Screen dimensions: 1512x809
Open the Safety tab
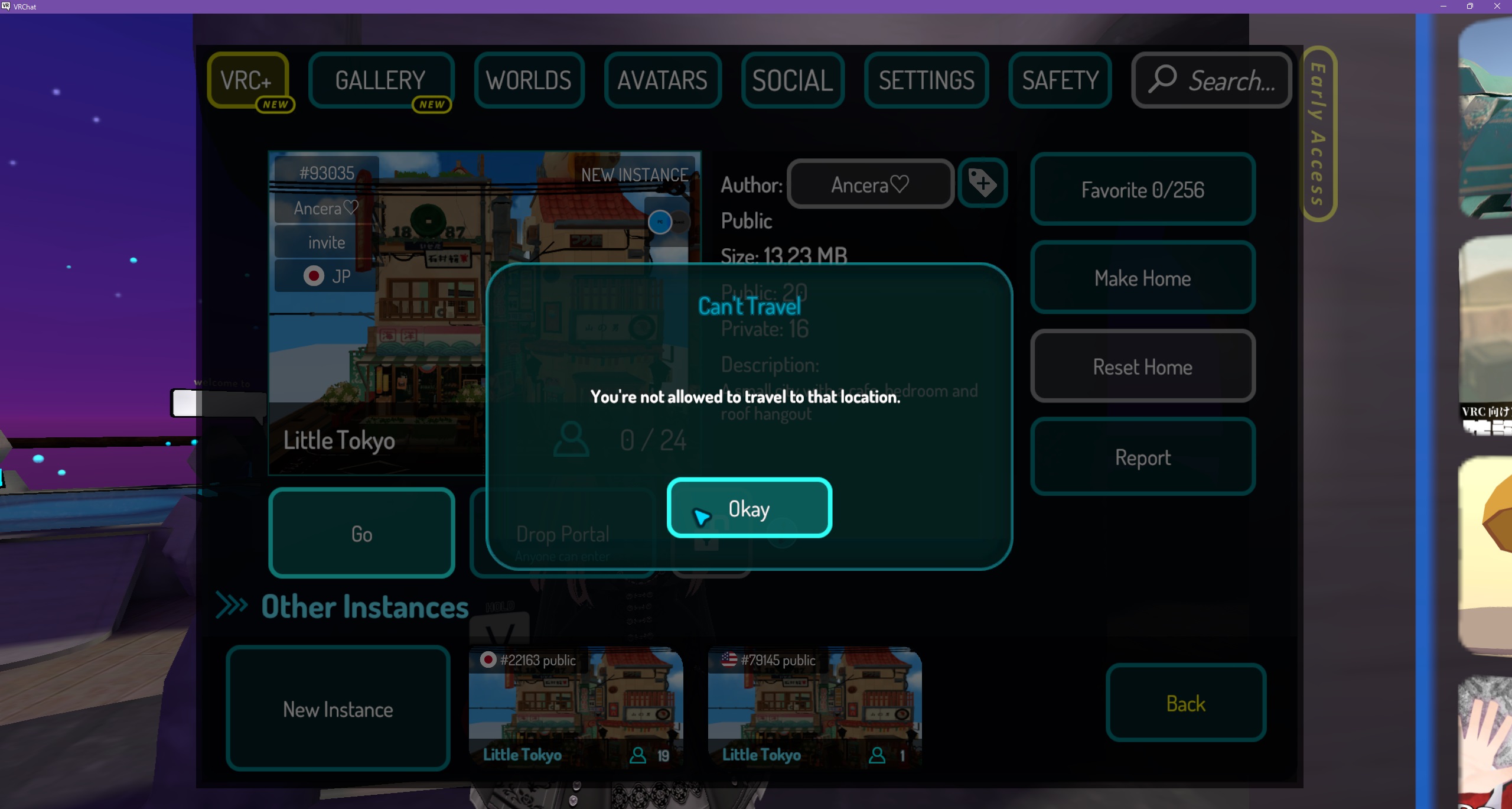1060,80
